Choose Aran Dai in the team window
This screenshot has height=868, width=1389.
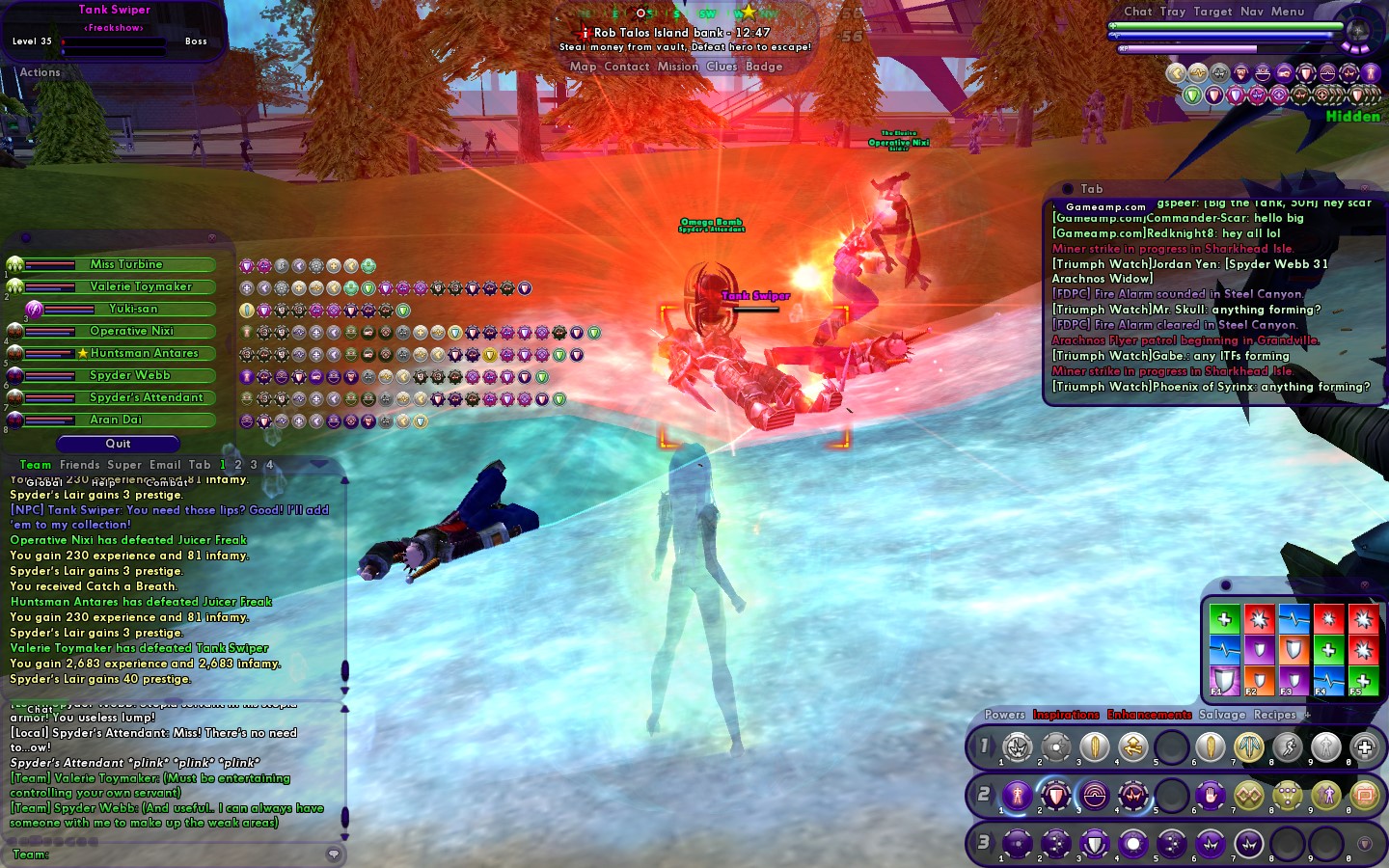(x=116, y=420)
